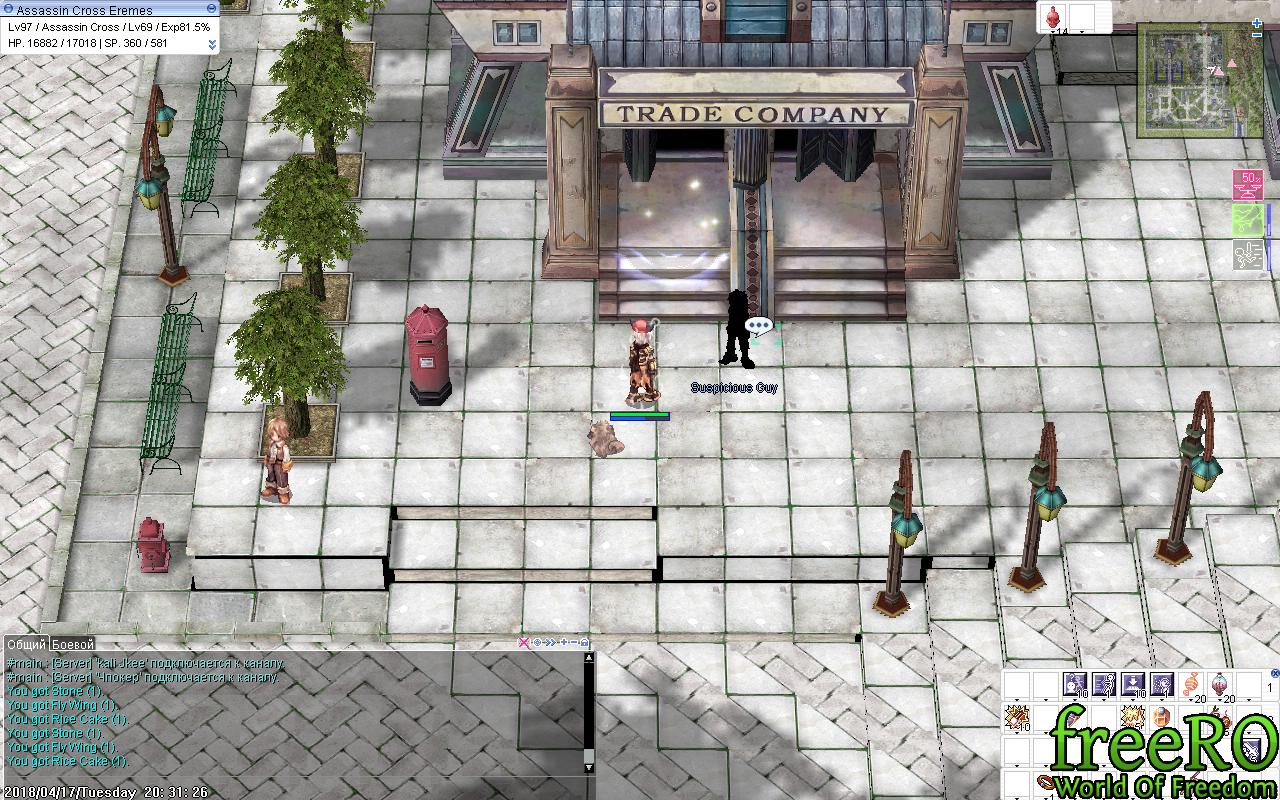Use the orange candy item in hotbar

point(1191,685)
